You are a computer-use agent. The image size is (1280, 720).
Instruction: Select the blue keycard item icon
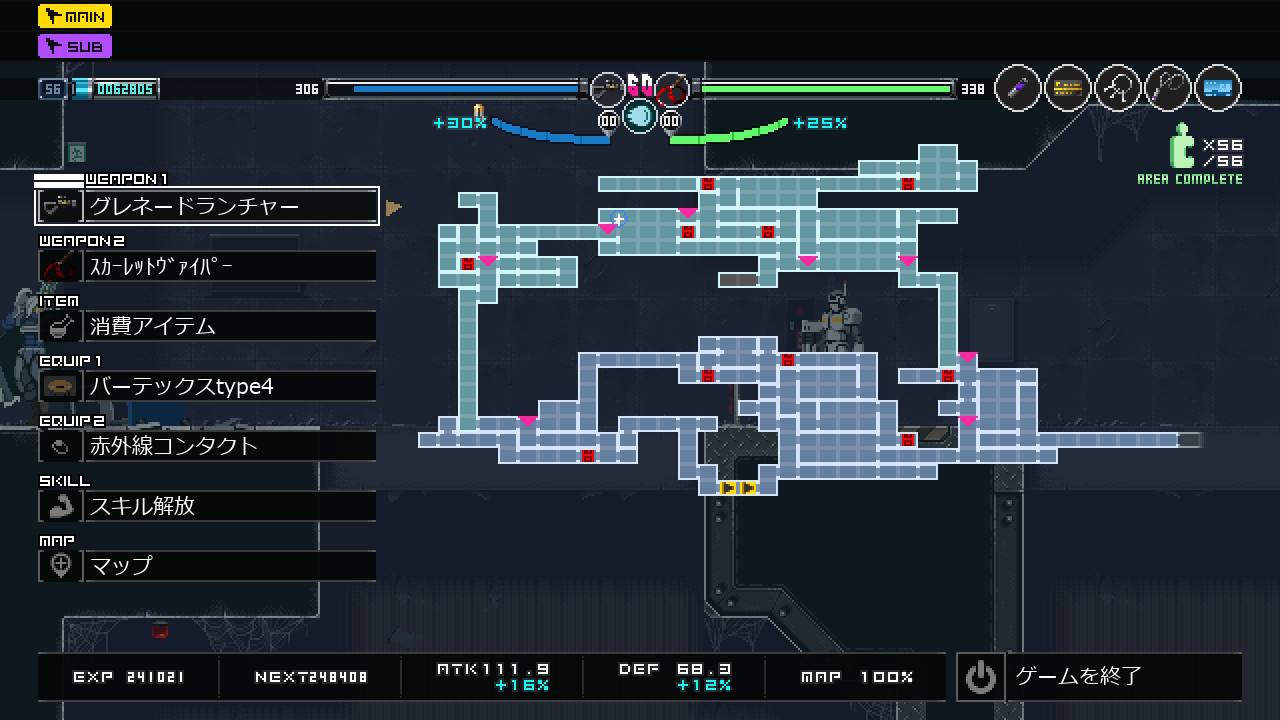pyautogui.click(x=1217, y=89)
